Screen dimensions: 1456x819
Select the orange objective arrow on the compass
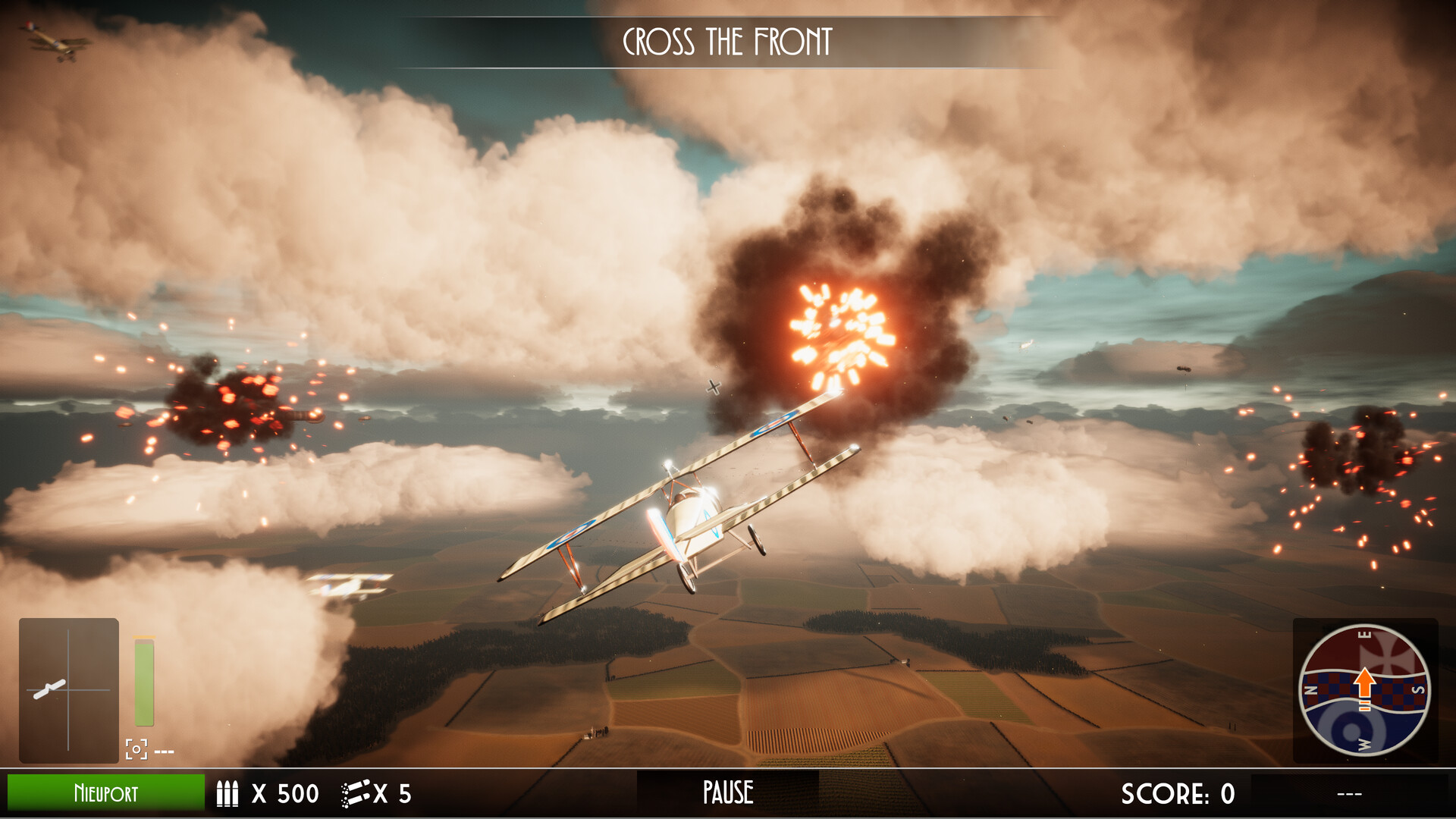click(1365, 680)
